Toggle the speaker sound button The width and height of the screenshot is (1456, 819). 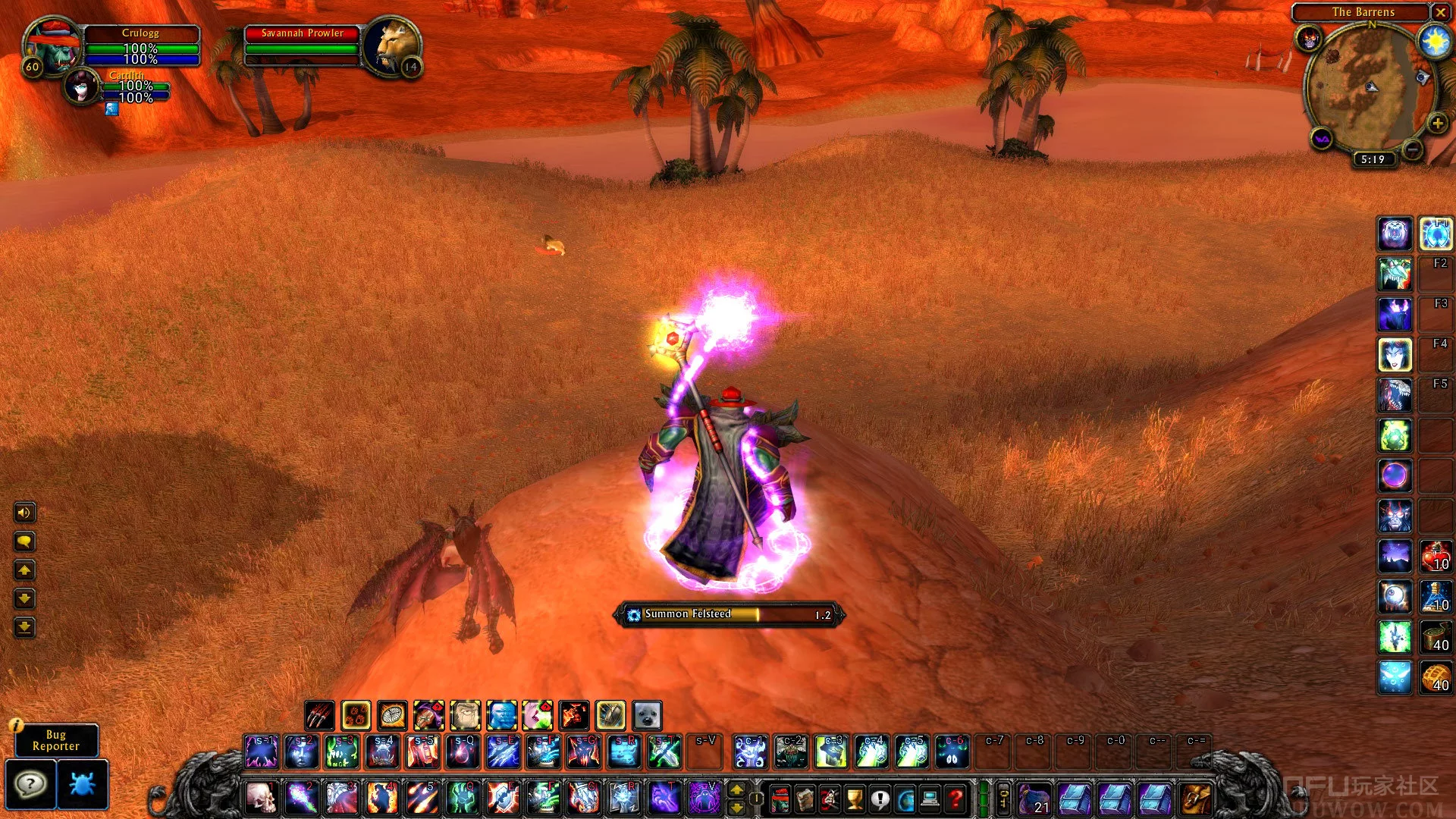24,513
